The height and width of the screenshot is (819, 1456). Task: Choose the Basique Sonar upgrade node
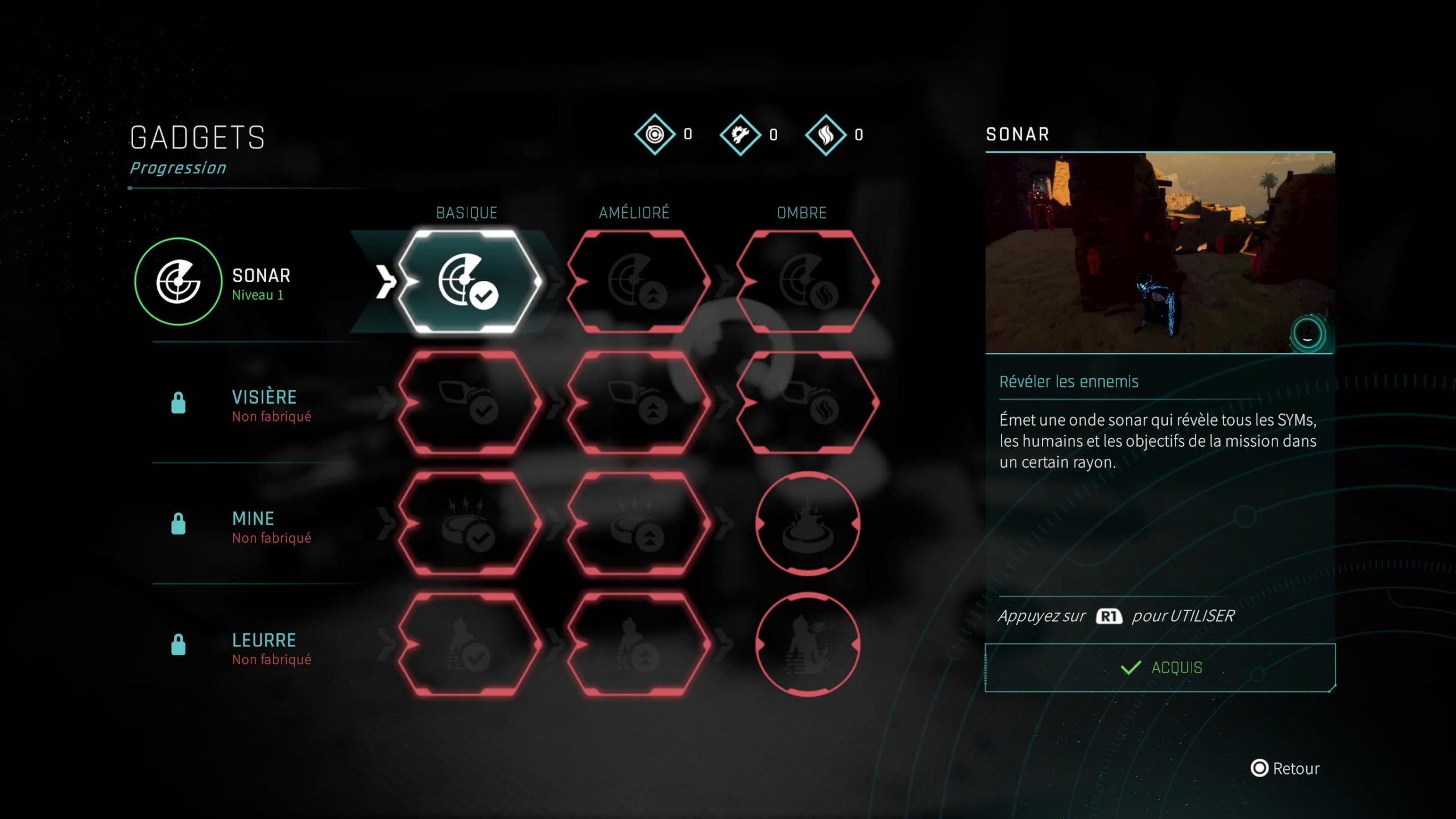468,282
